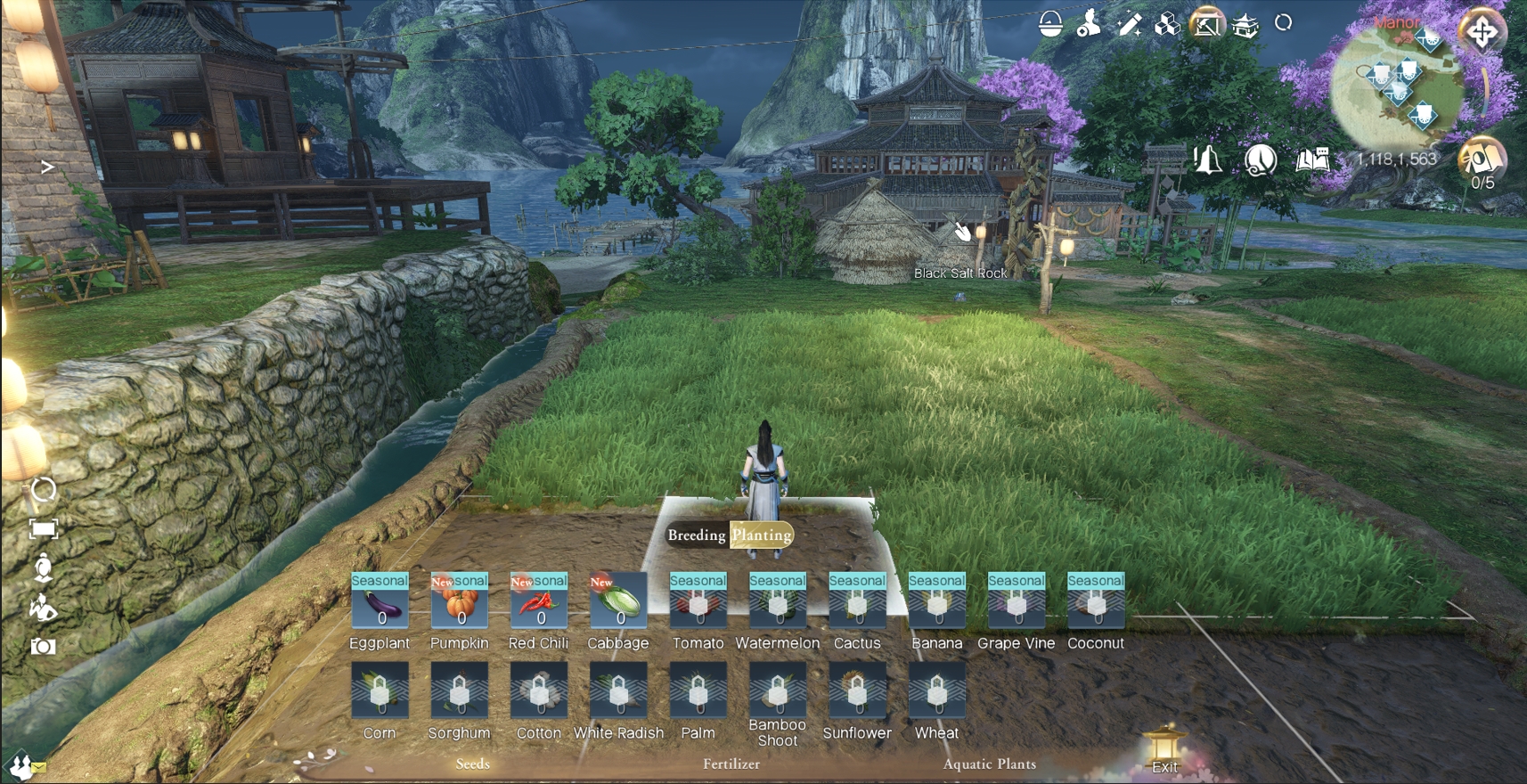1527x784 pixels.
Task: Click the locked Coconut seed slot
Action: tap(1096, 602)
